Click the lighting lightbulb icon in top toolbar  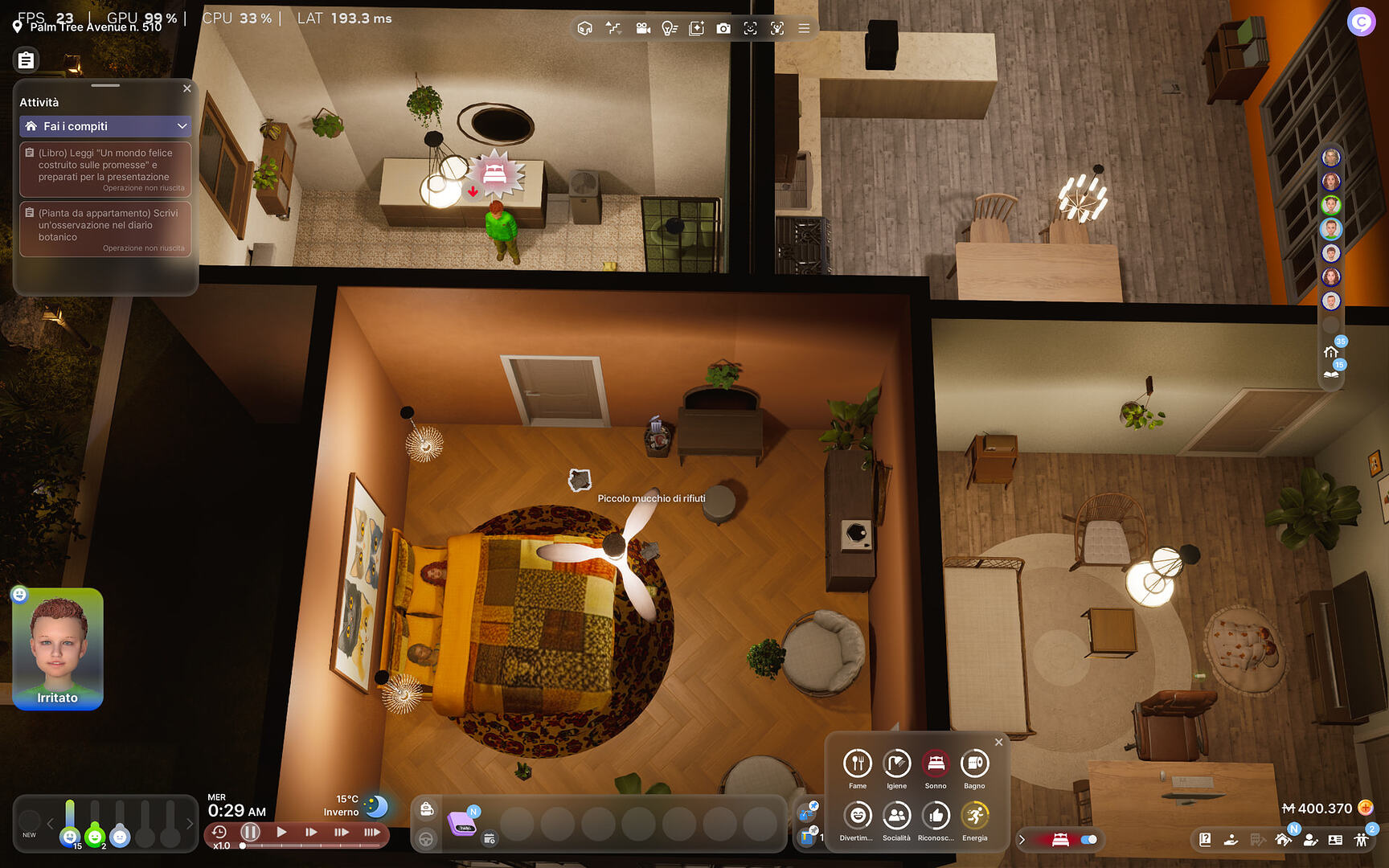670,28
